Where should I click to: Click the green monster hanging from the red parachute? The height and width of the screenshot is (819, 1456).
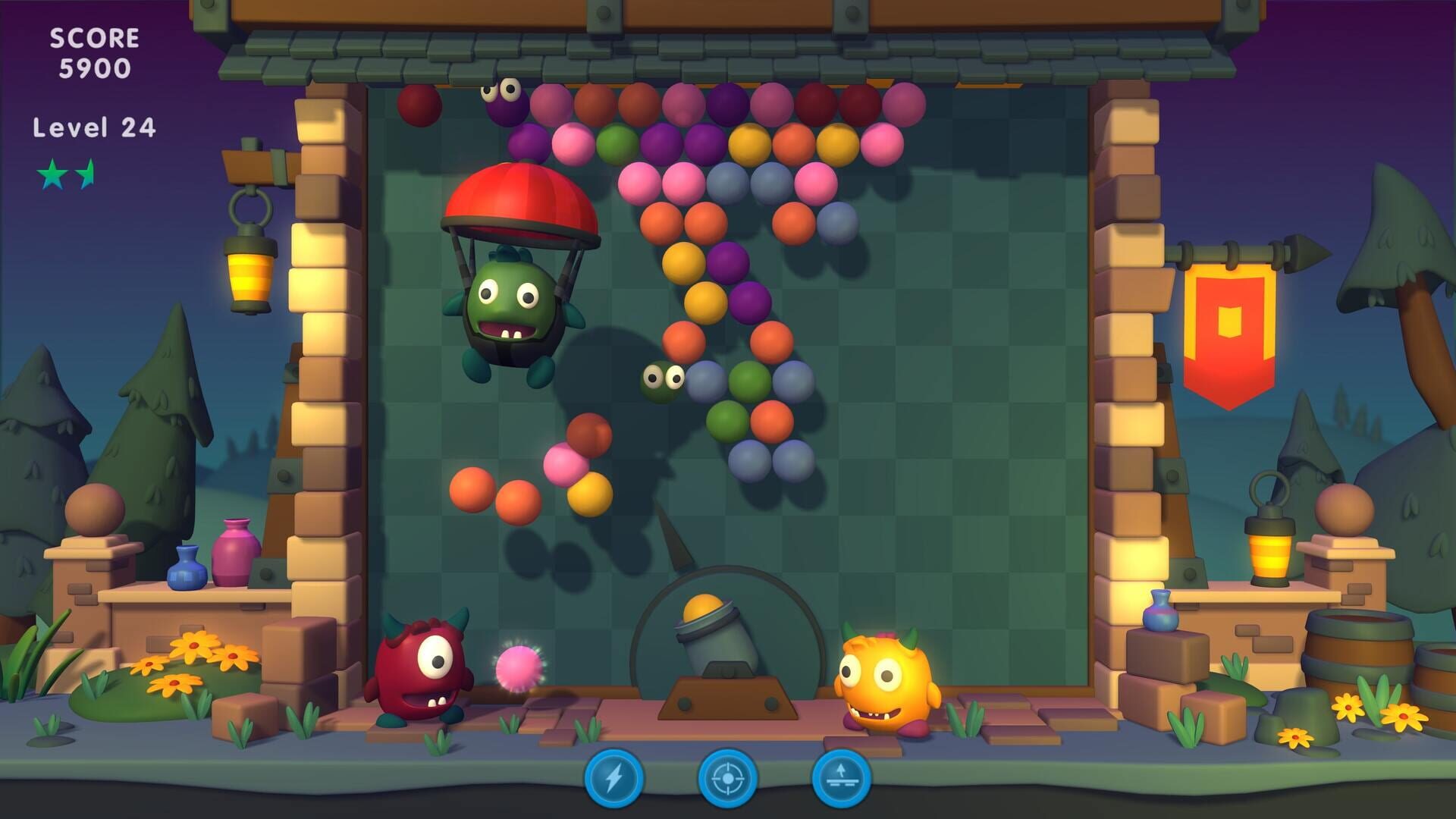click(x=510, y=303)
